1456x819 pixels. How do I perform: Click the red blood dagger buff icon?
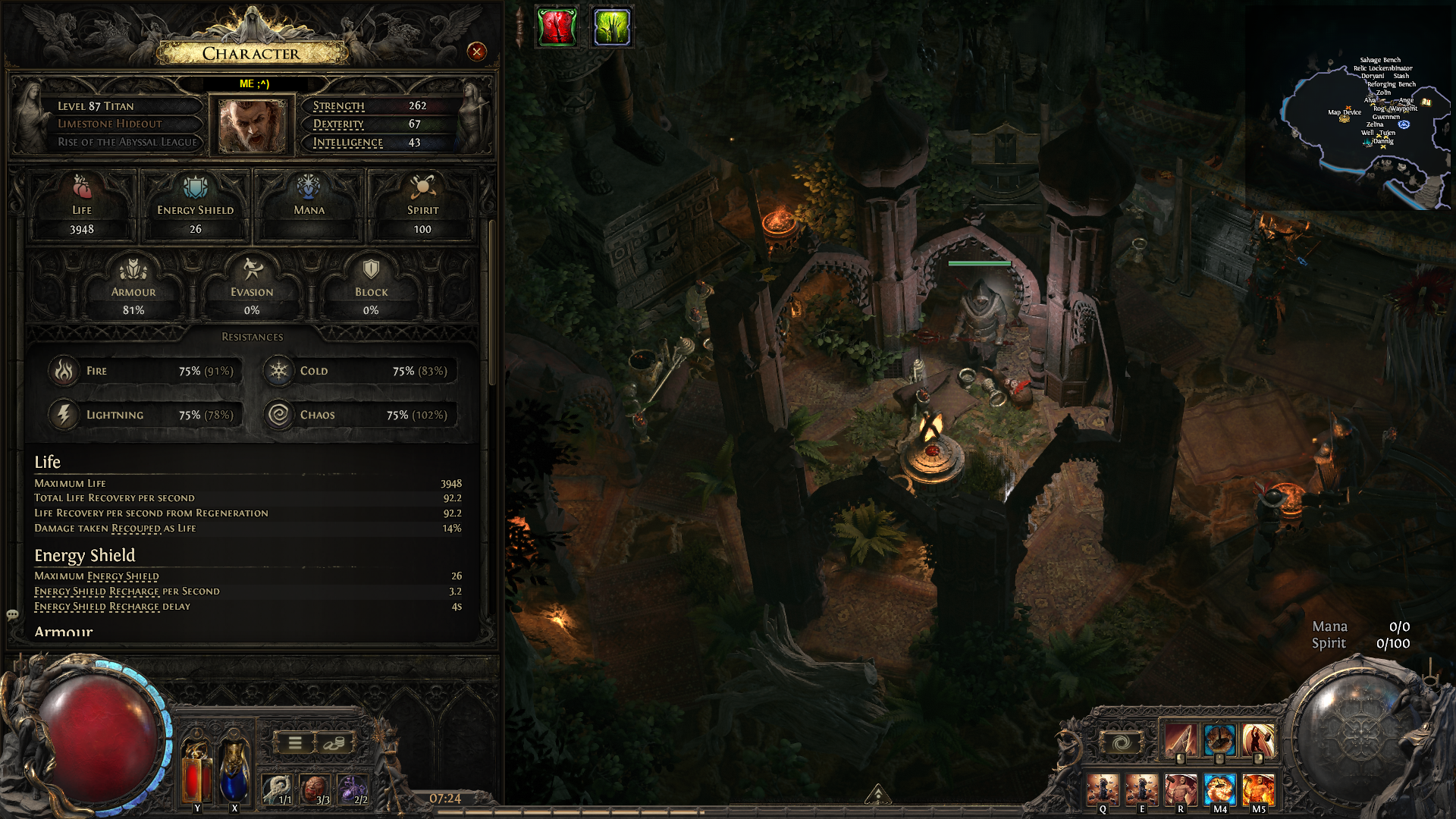(557, 27)
